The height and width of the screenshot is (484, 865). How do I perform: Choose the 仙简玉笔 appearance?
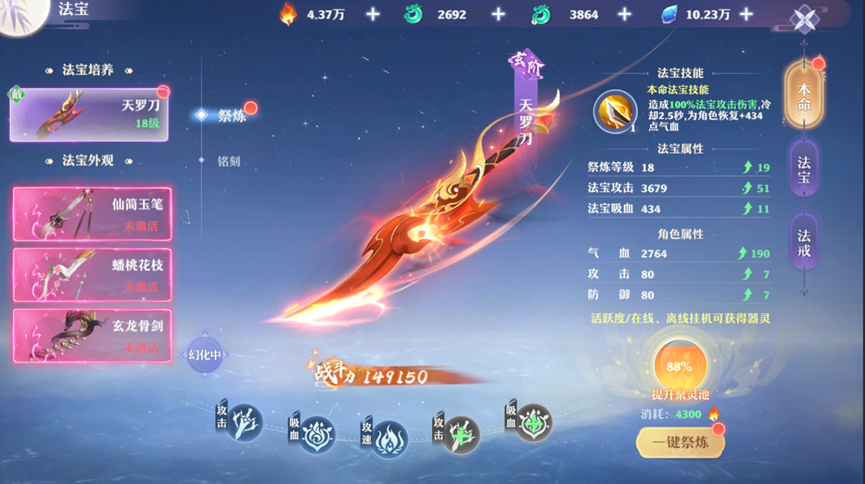tap(92, 214)
